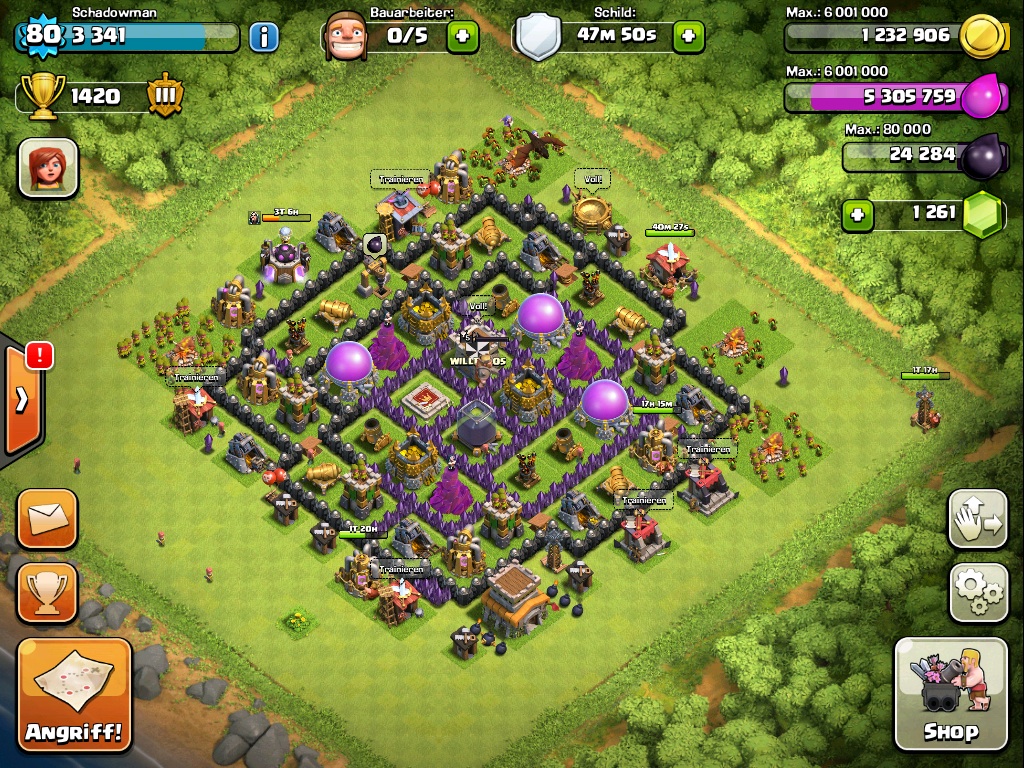1024x768 pixels.
Task: Extend shield using the green plus
Action: (x=688, y=37)
